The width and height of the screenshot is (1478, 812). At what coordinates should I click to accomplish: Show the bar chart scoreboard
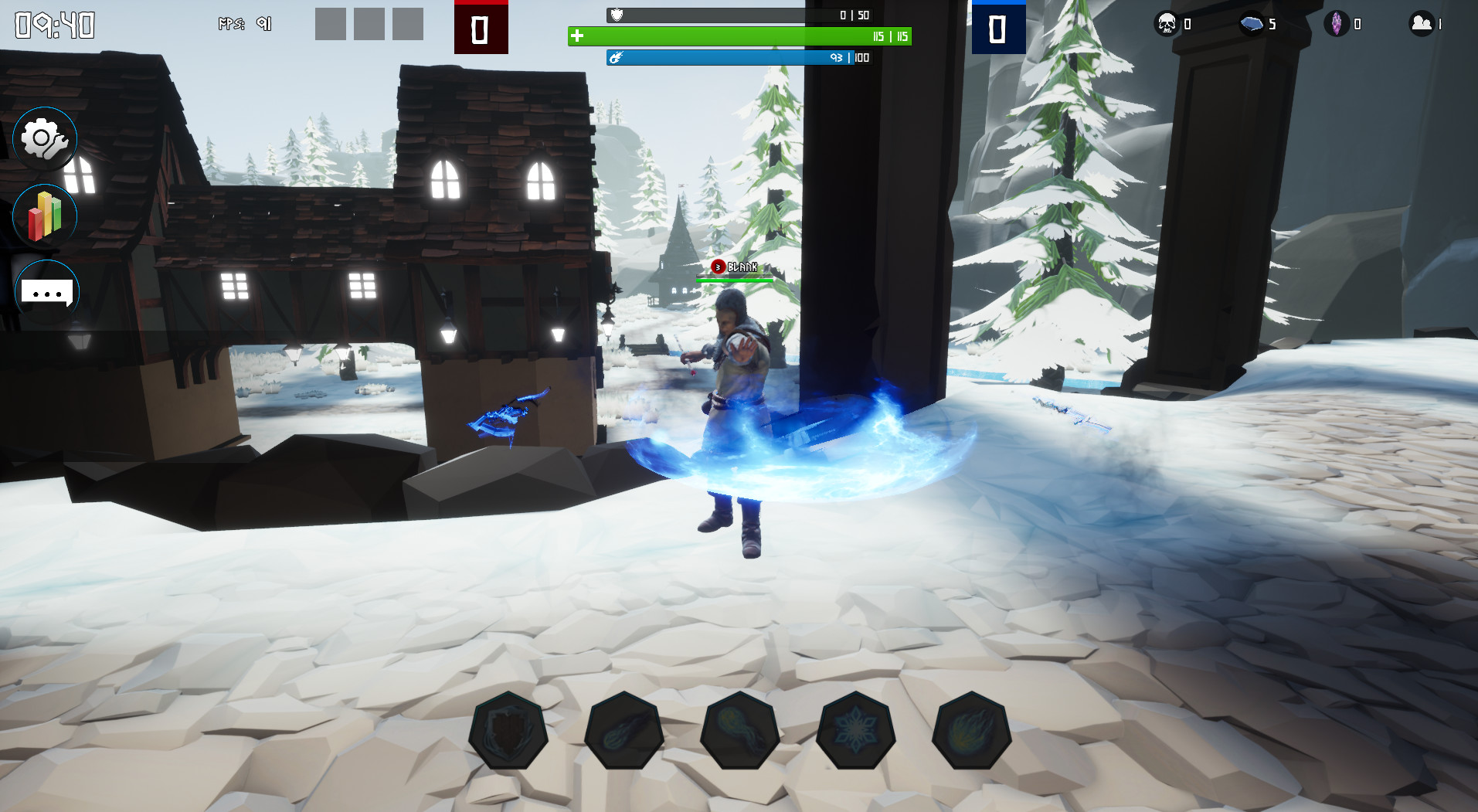[45, 216]
